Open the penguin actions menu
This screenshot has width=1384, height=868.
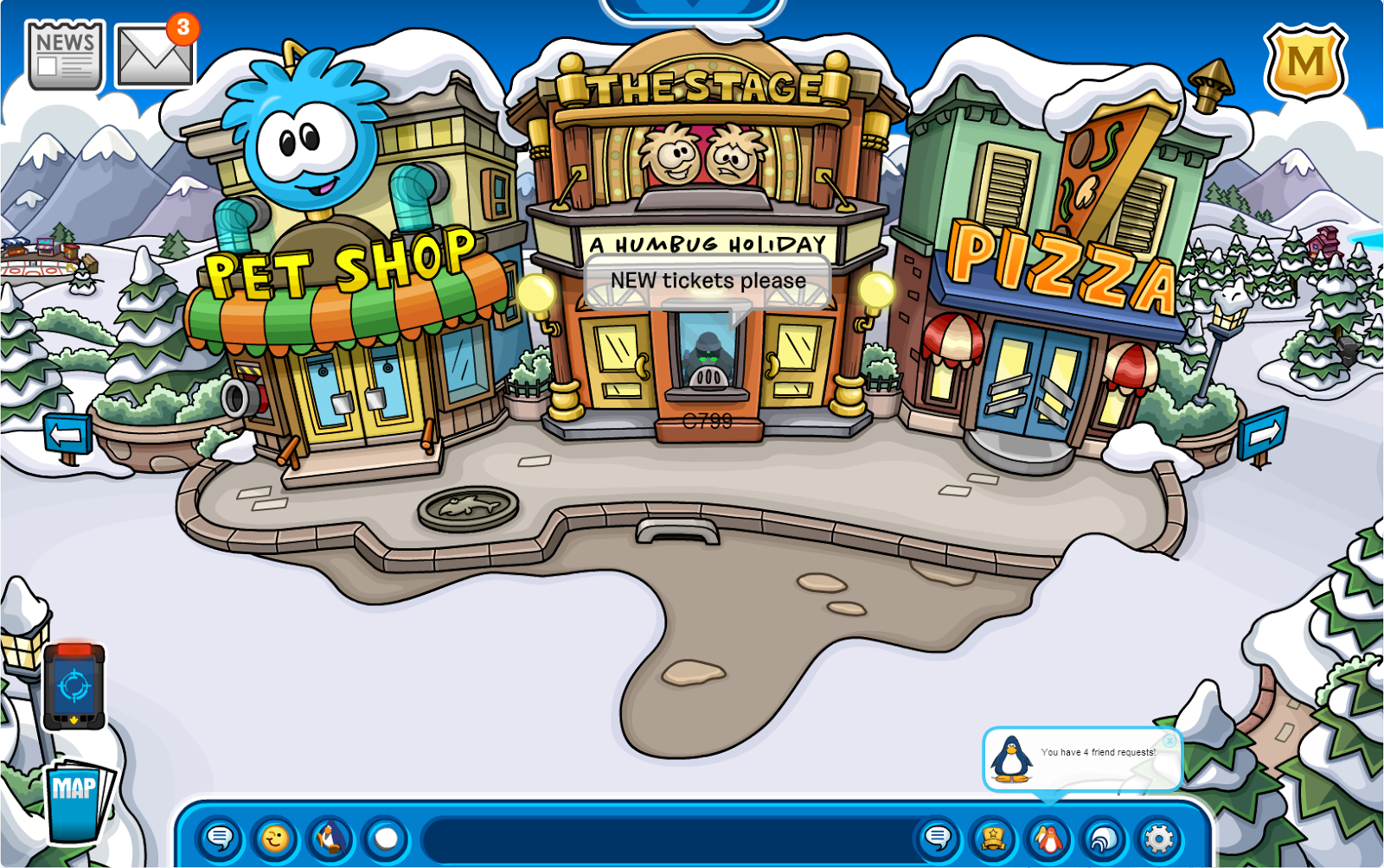(329, 838)
